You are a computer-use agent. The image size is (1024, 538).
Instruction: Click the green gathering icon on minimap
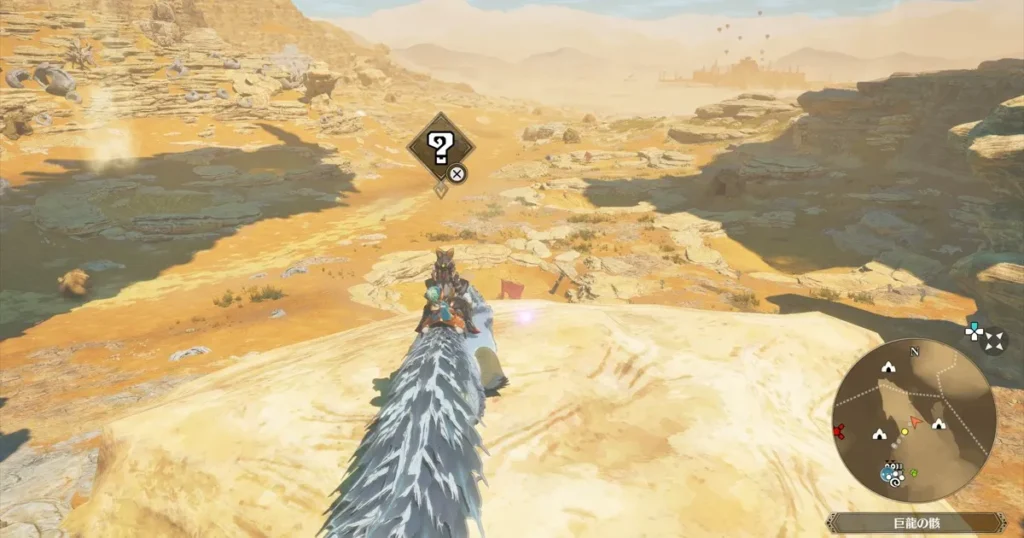[x=914, y=472]
